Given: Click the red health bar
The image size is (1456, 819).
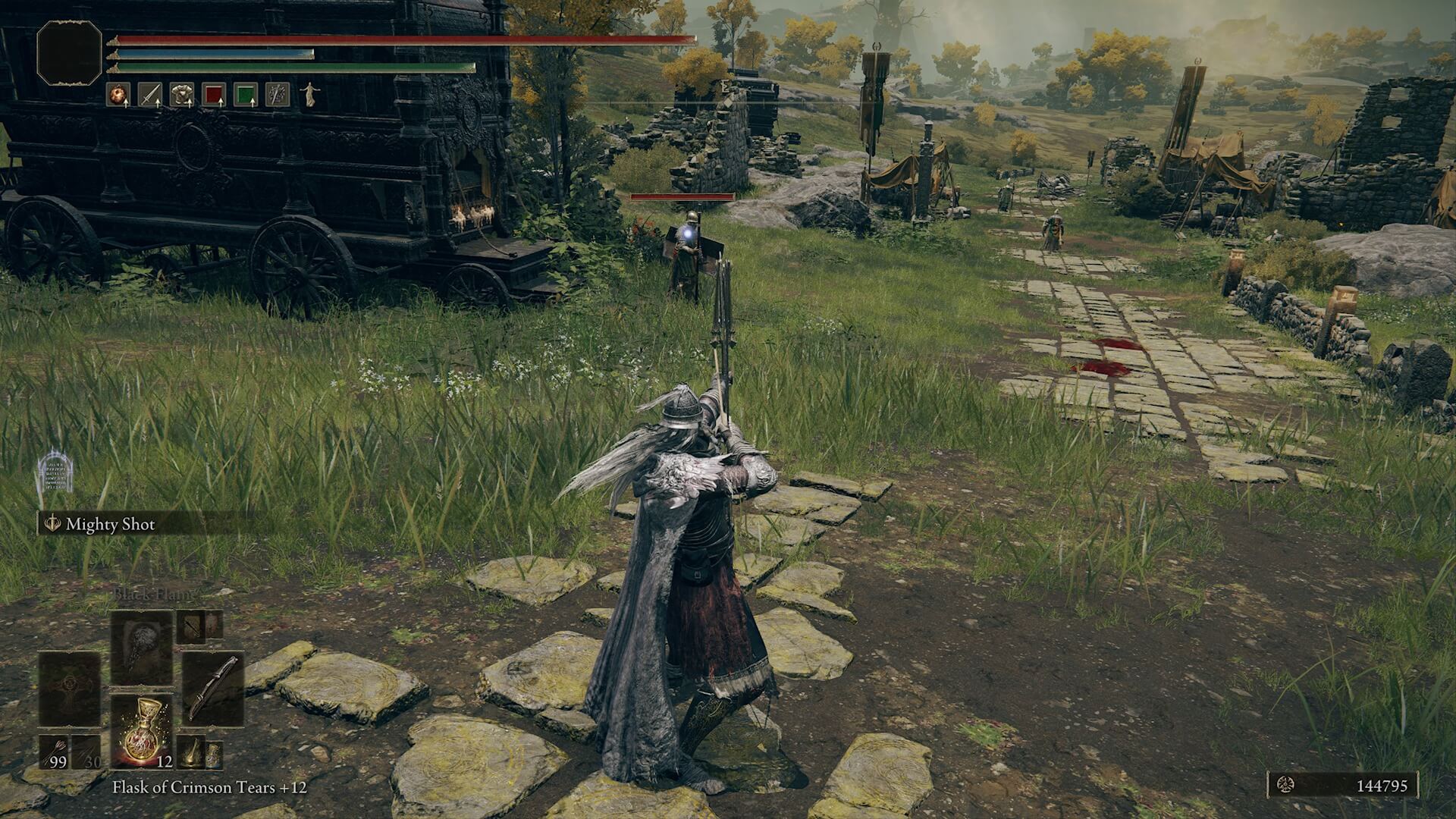Looking at the screenshot, I should [x=379, y=36].
